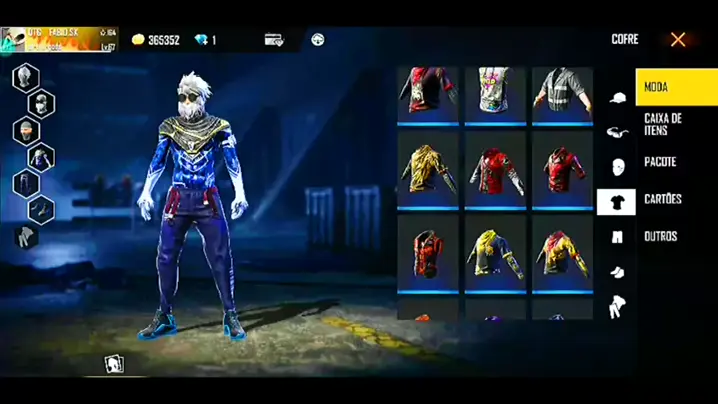Close the Cofre vault screen
The height and width of the screenshot is (404, 718).
click(x=678, y=40)
